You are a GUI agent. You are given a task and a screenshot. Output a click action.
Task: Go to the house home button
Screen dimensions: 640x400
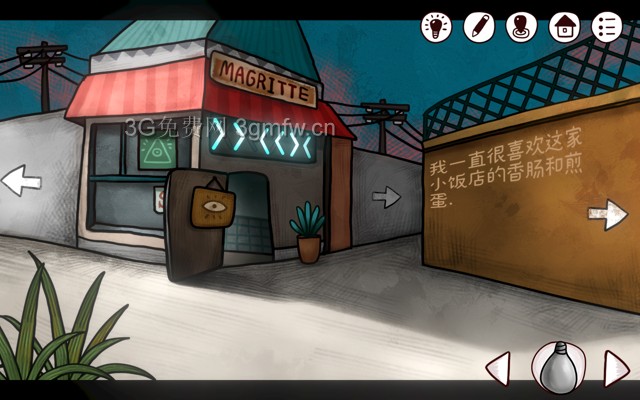(565, 26)
